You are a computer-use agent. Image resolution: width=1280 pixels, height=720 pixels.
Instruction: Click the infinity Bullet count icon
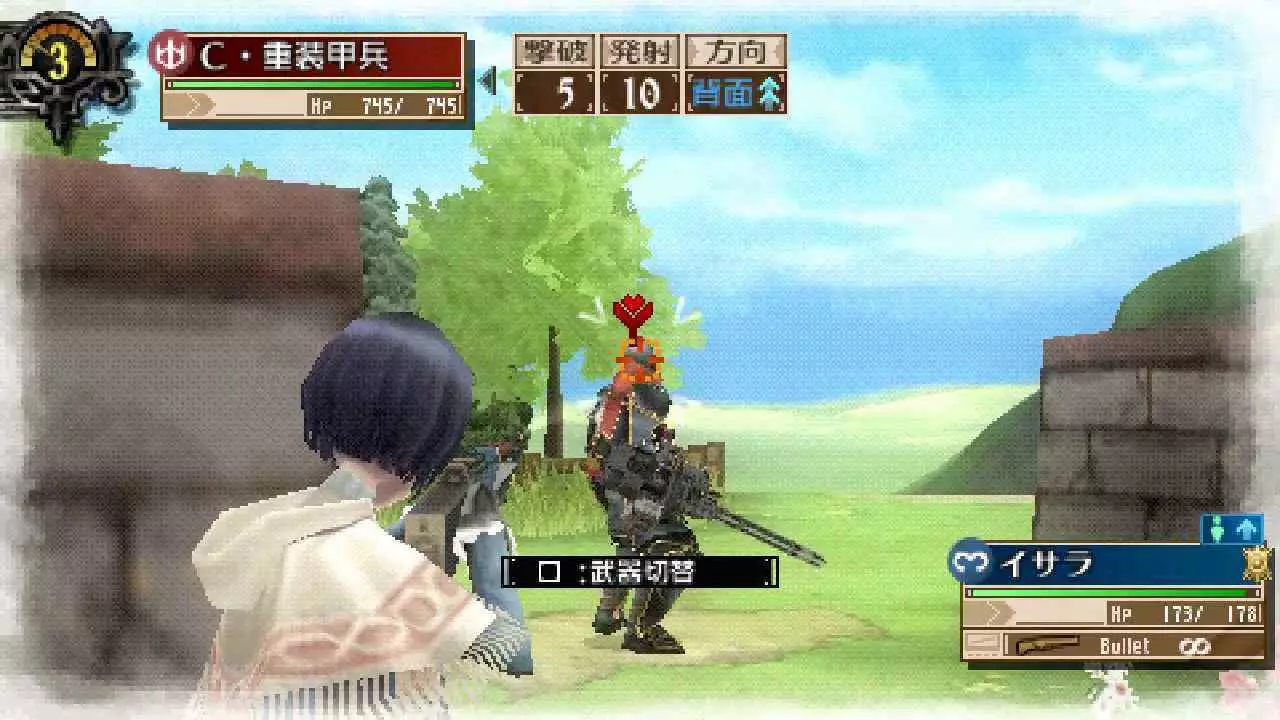(x=1194, y=645)
